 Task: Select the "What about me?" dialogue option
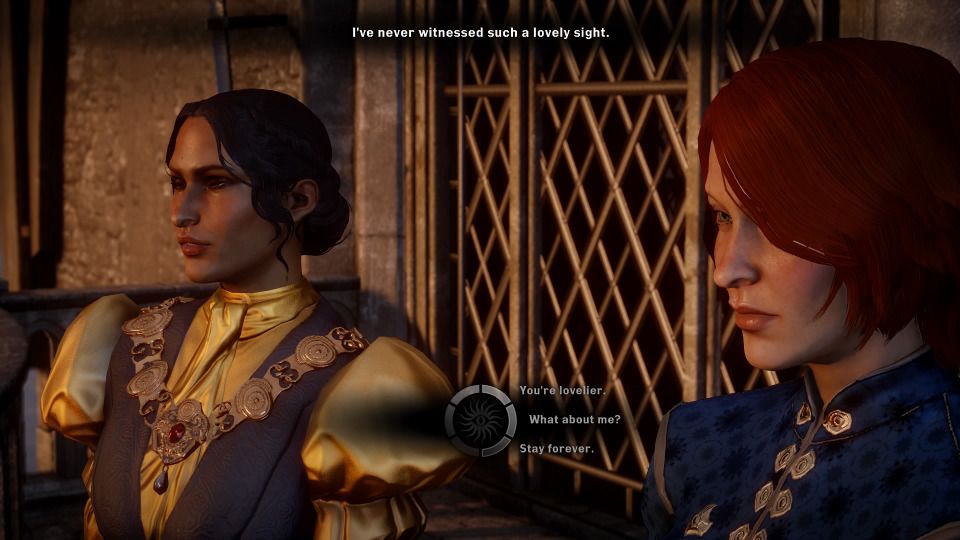(574, 419)
